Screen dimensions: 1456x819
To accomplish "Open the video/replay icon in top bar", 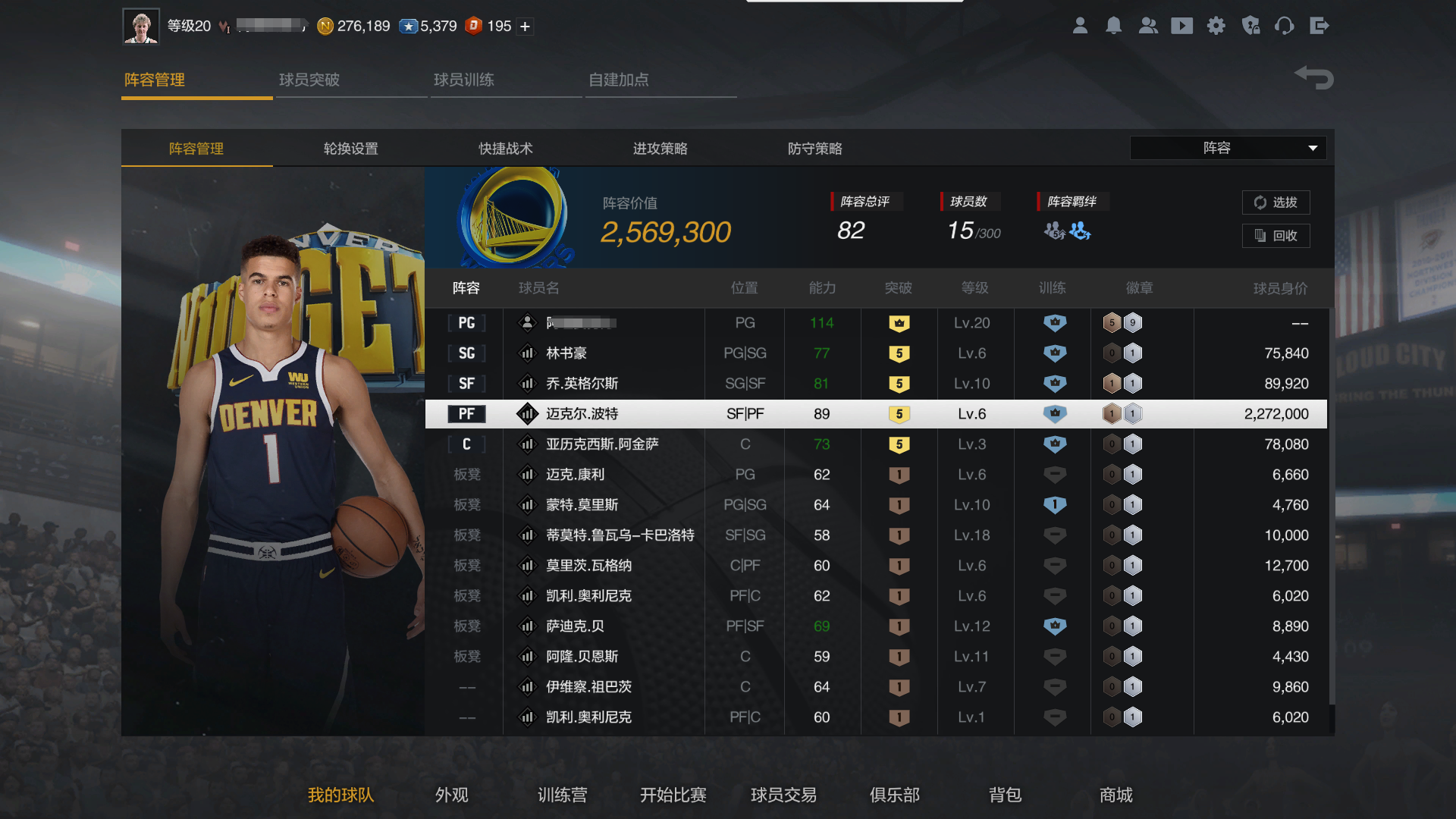I will tap(1182, 25).
